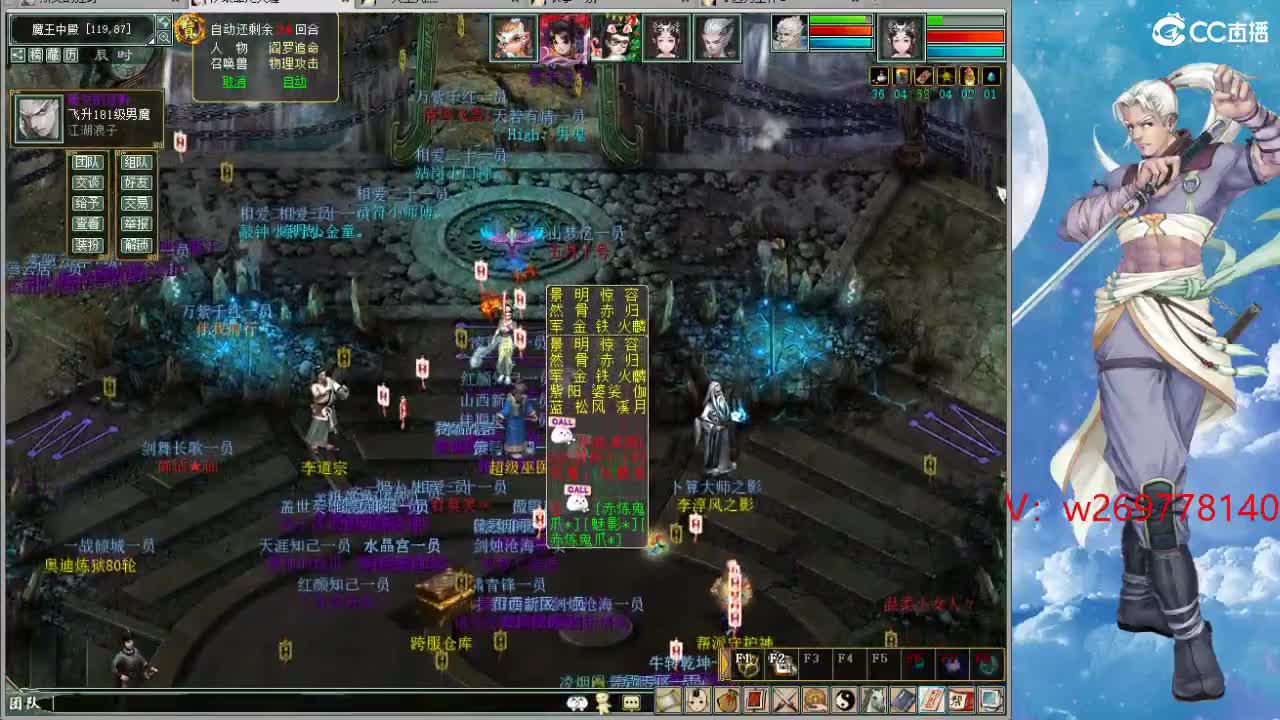Click 藏 to hide the minimap
Viewport: 1280px width, 720px height.
point(56,56)
